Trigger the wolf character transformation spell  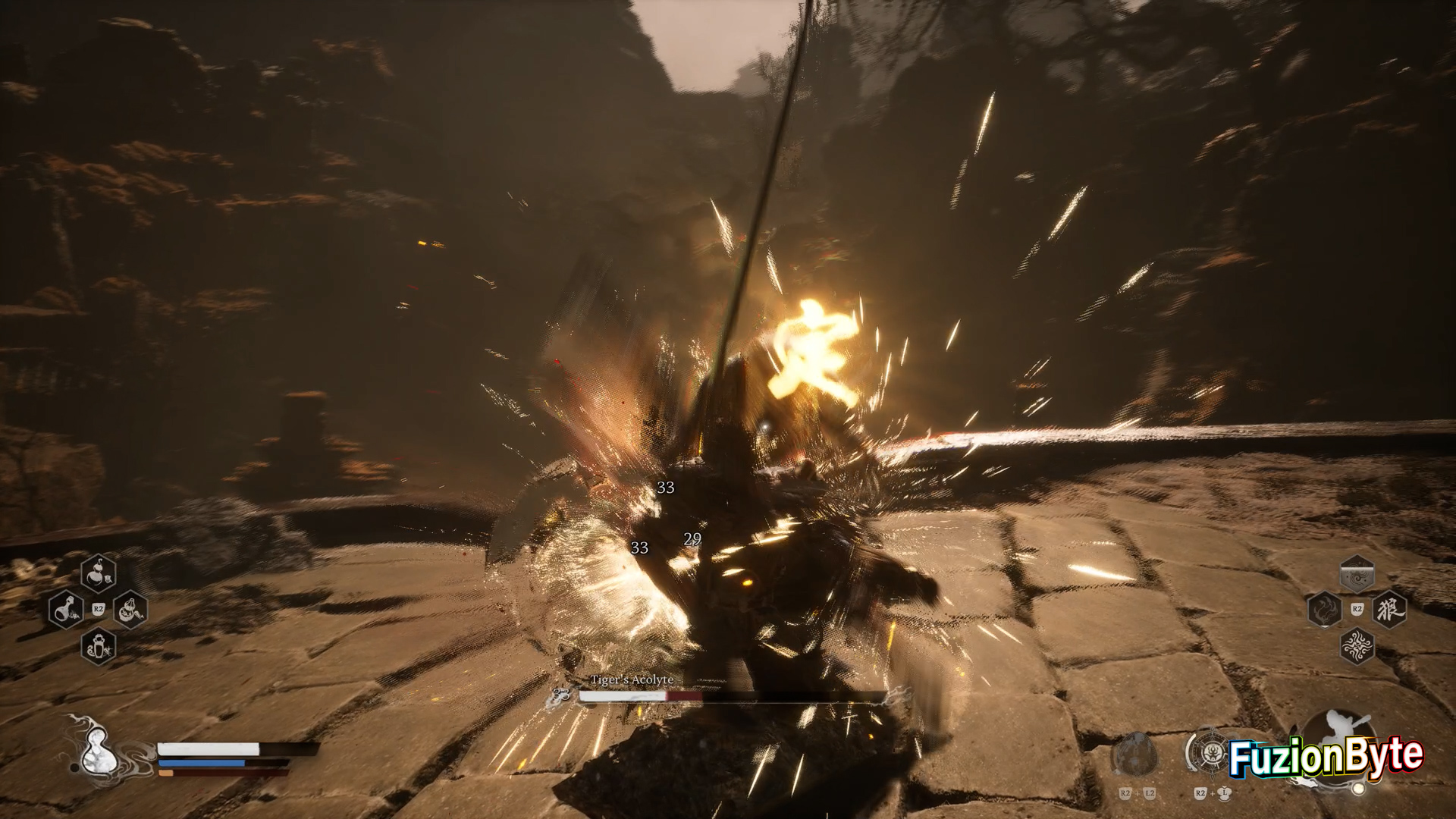tap(1389, 609)
